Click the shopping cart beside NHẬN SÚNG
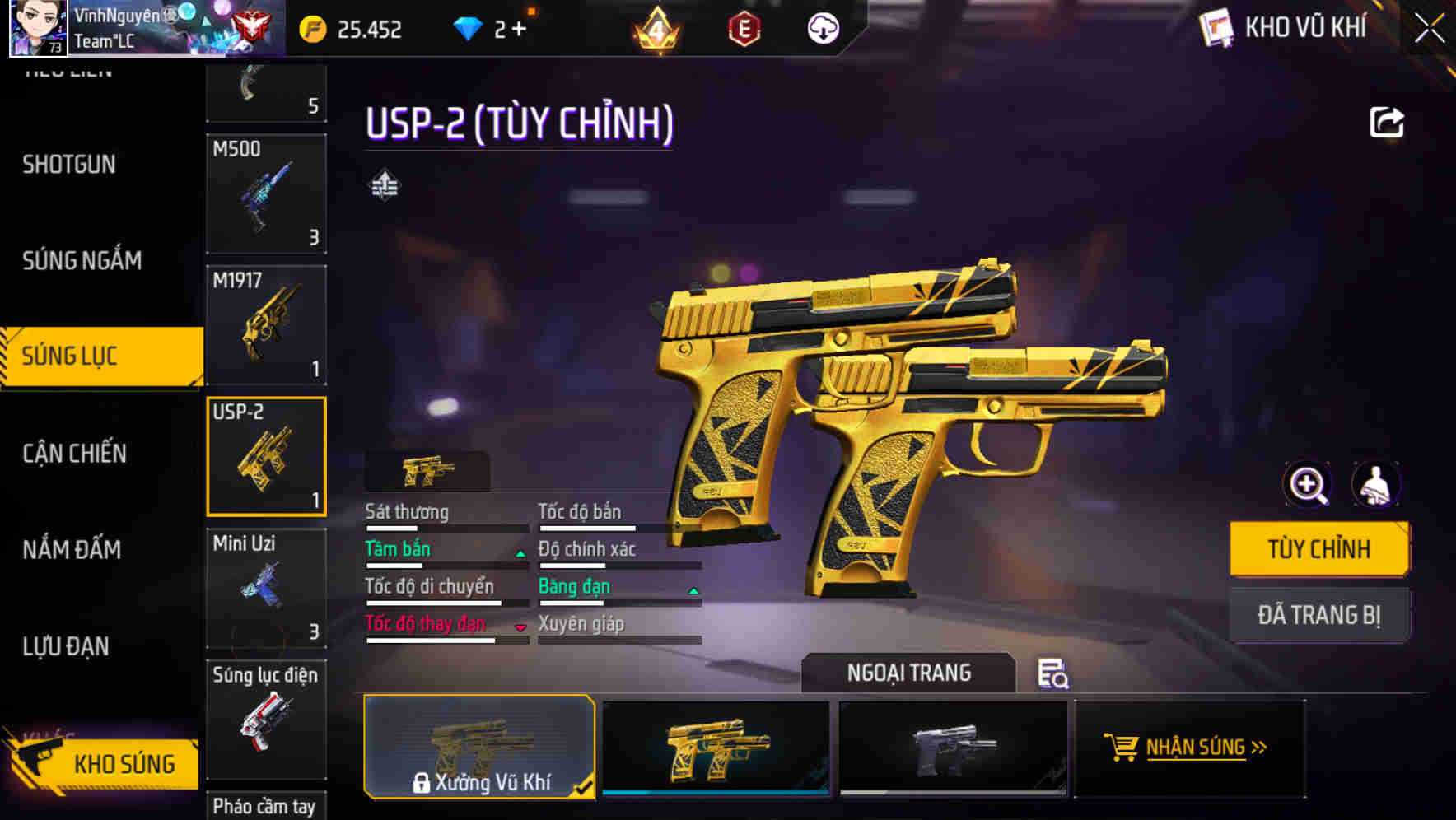 pyautogui.click(x=1120, y=748)
